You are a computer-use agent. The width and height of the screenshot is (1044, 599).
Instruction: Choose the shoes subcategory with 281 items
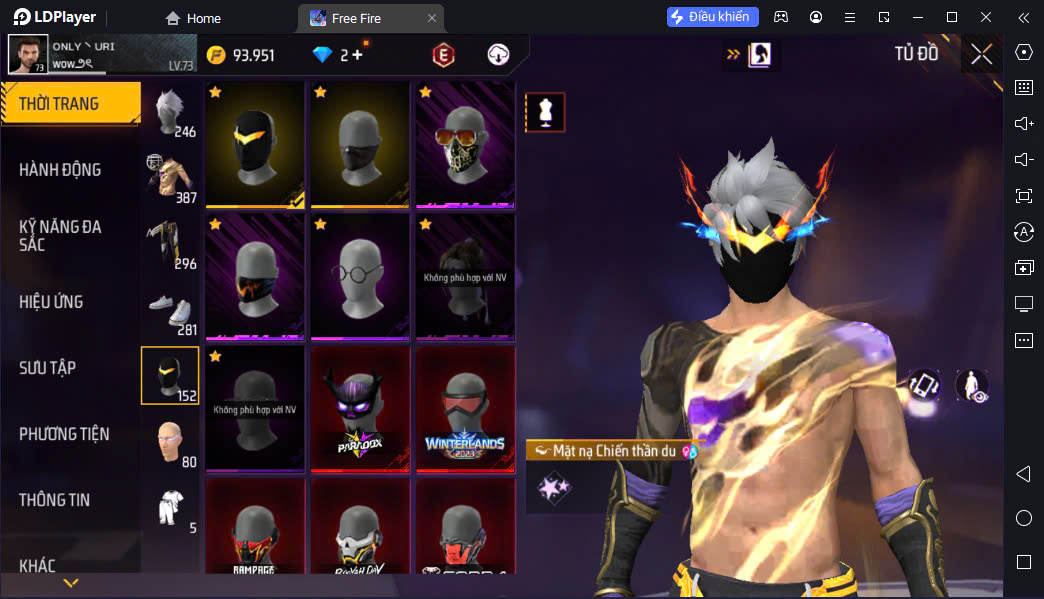click(170, 310)
